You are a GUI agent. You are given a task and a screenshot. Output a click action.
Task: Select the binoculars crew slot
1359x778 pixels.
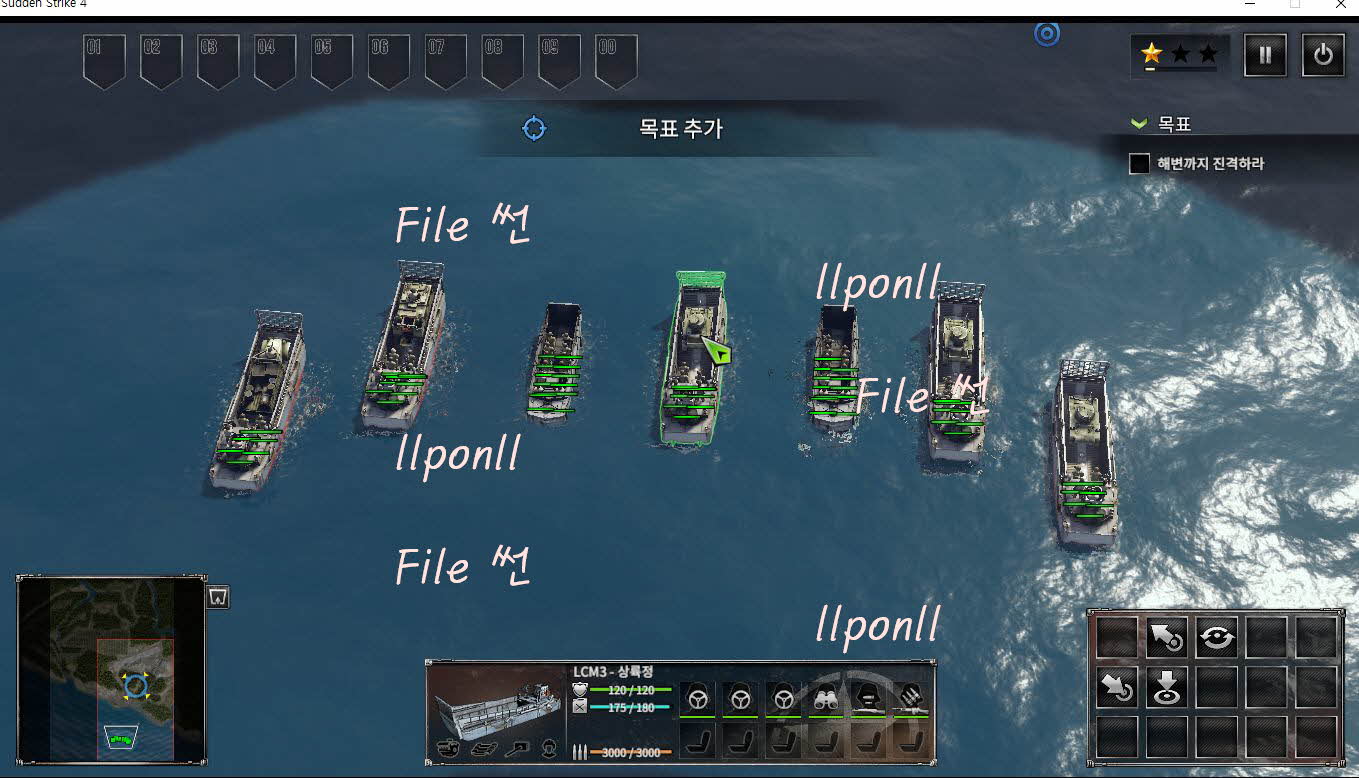[824, 698]
